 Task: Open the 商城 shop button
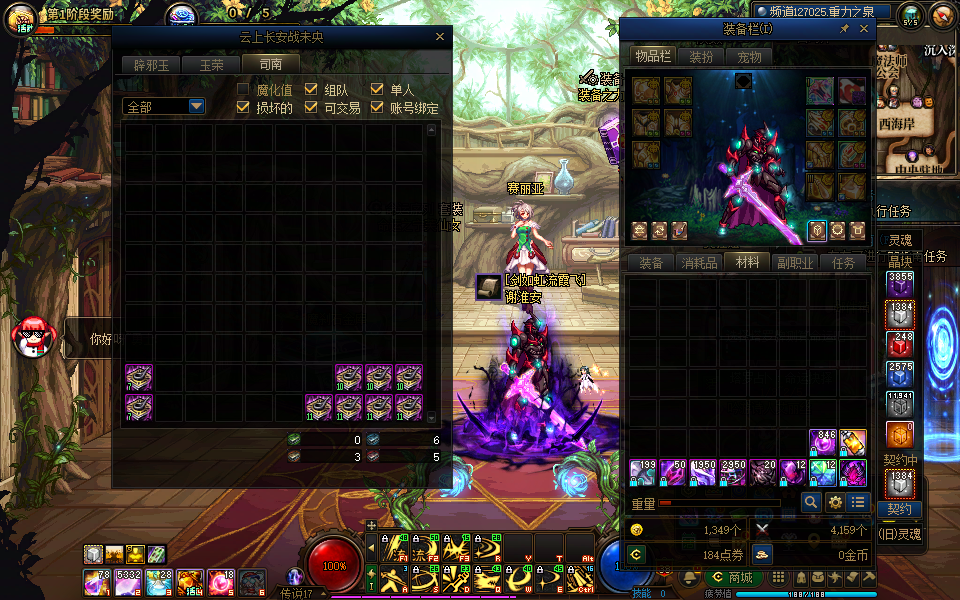[x=731, y=577]
